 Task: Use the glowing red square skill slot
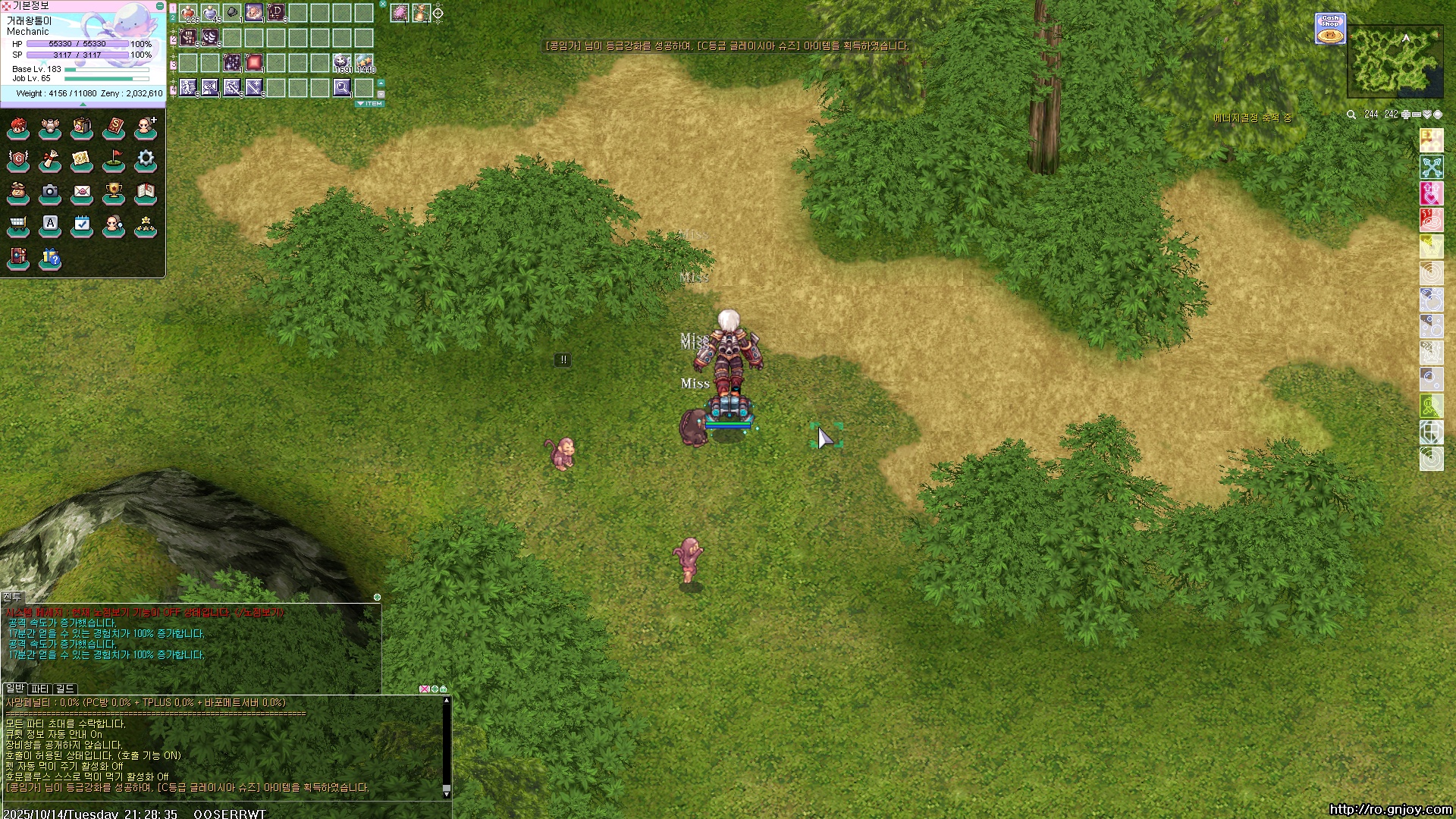coord(254,62)
